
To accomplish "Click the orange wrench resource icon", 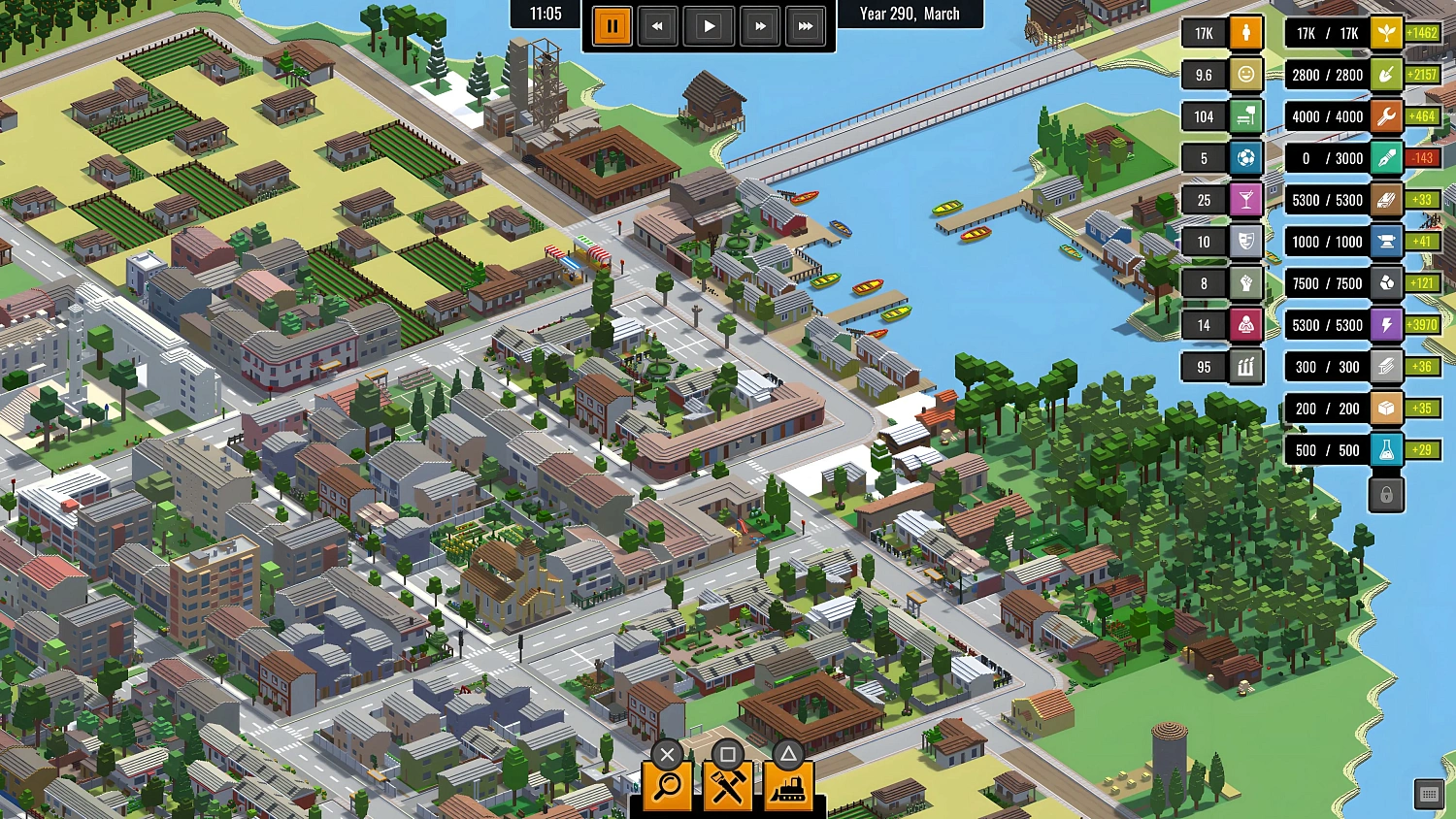I will (x=1387, y=115).
